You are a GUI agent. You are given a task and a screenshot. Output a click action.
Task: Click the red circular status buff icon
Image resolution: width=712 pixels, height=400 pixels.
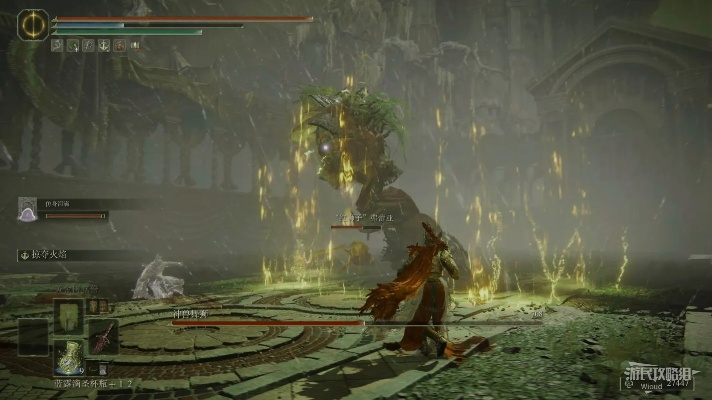pos(119,45)
